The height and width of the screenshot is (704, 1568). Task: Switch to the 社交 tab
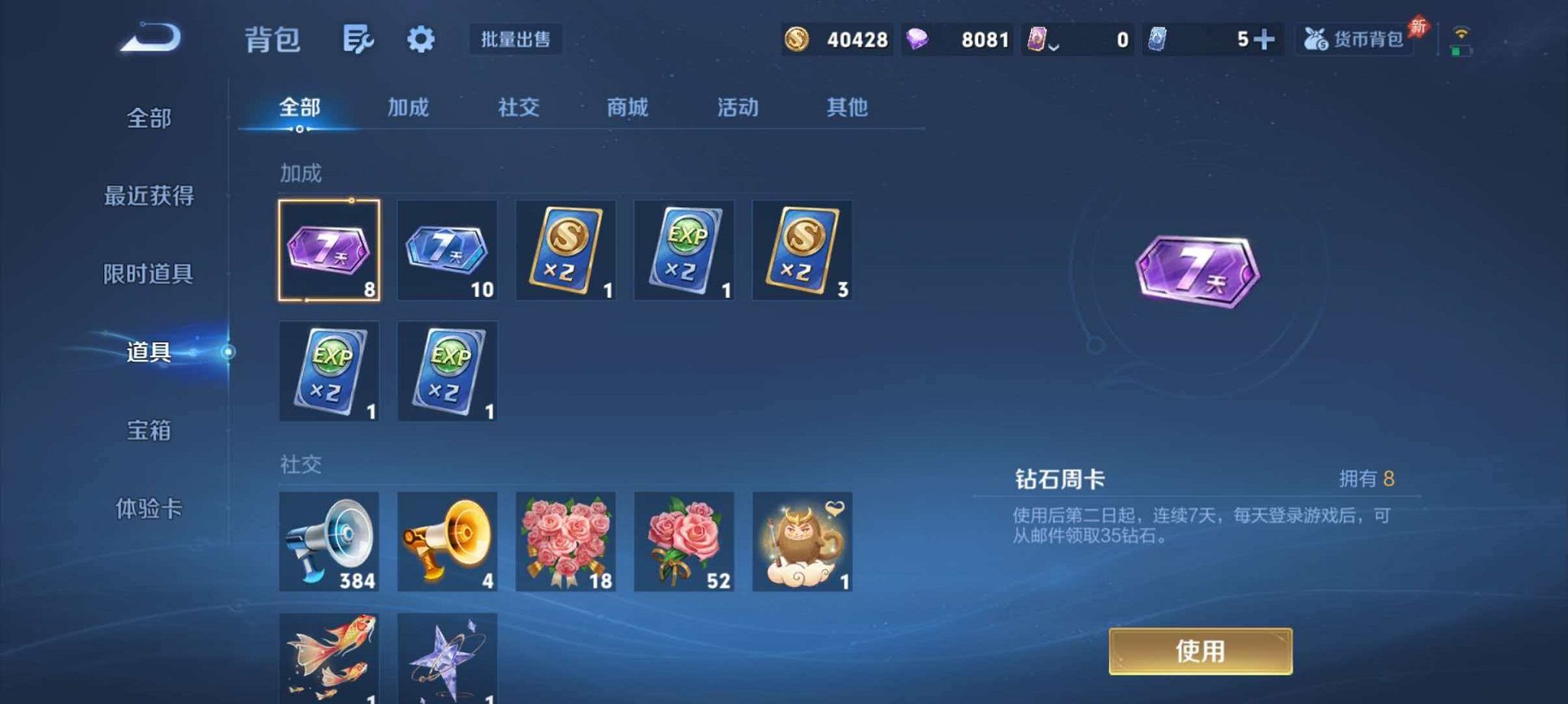517,109
